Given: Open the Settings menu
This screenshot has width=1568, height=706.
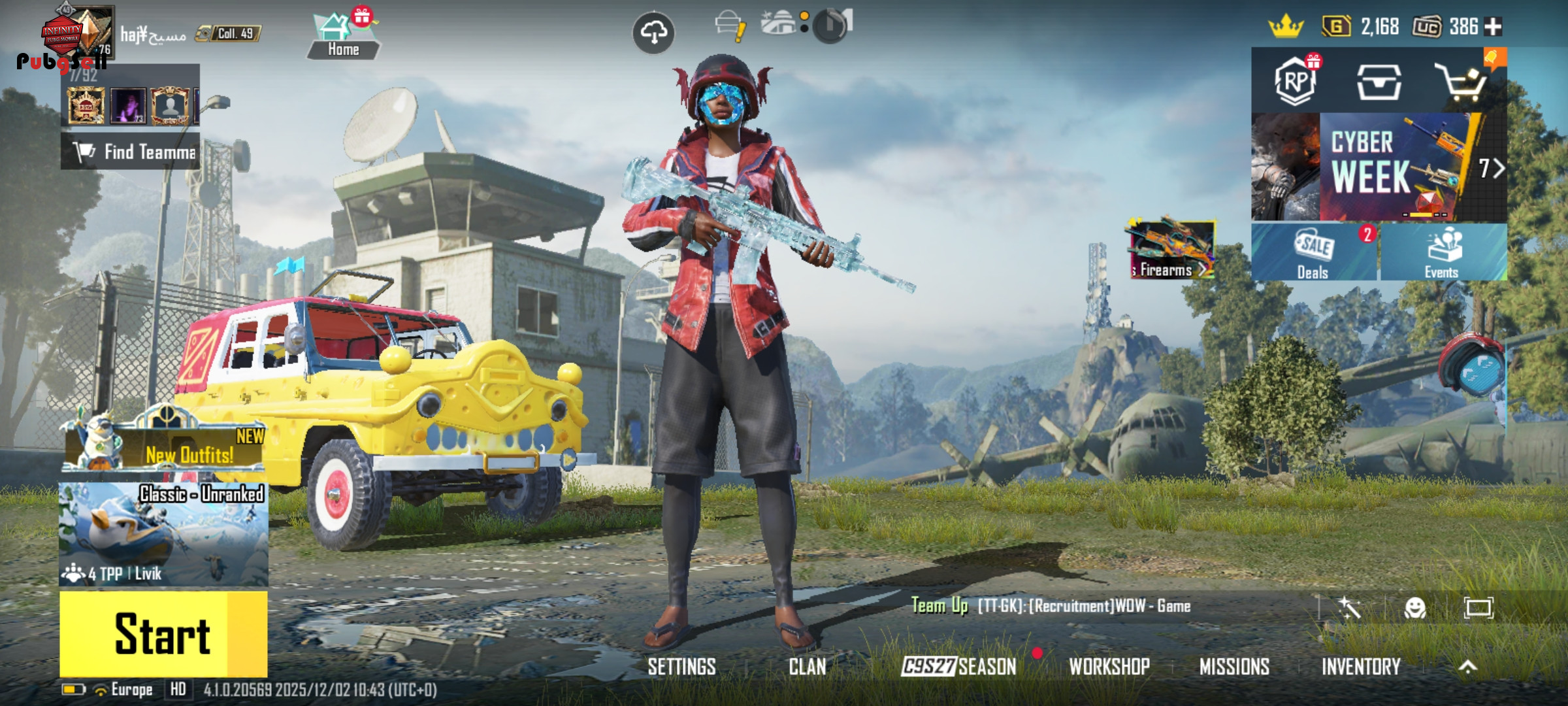Looking at the screenshot, I should pyautogui.click(x=681, y=667).
